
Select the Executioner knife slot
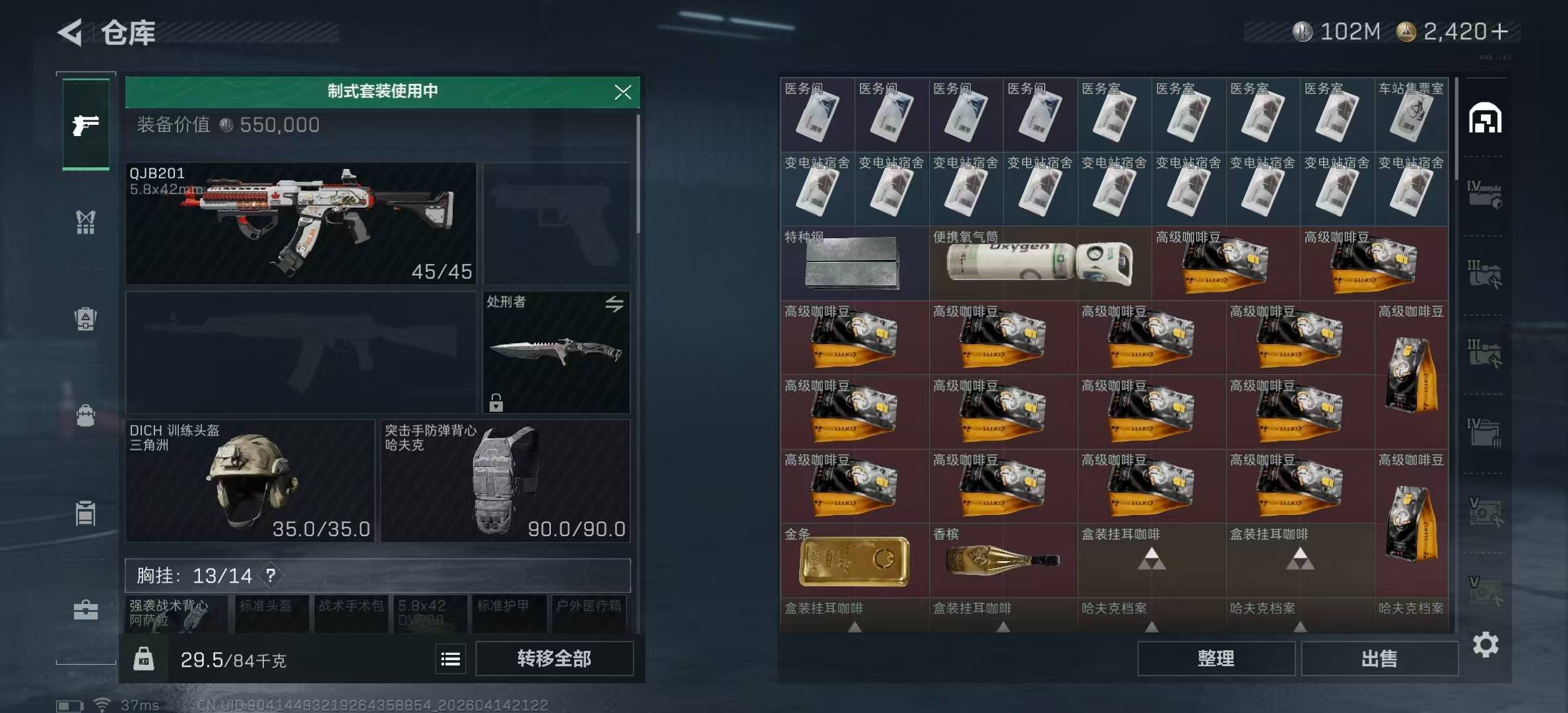click(x=556, y=351)
